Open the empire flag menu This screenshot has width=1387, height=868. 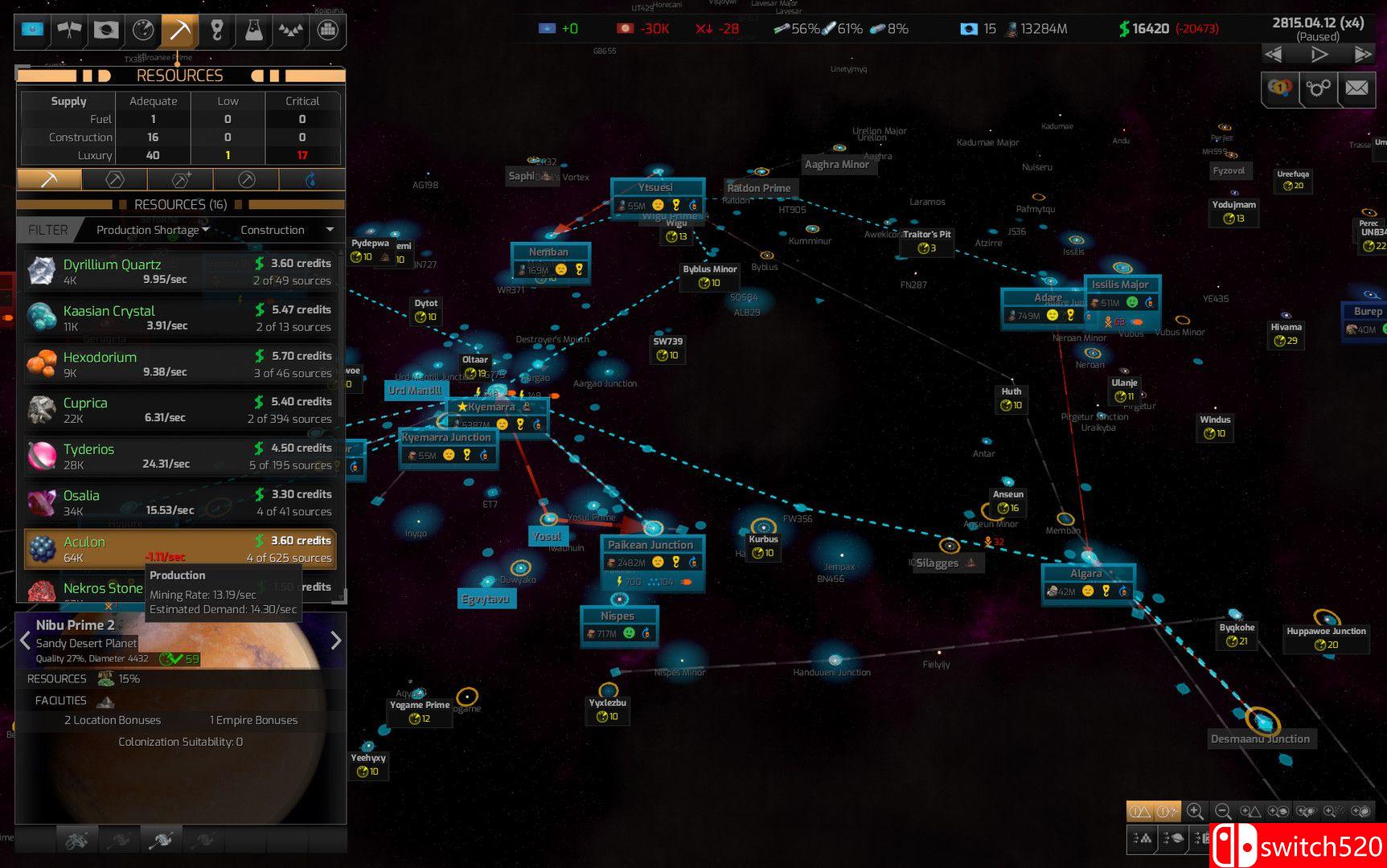click(32, 31)
